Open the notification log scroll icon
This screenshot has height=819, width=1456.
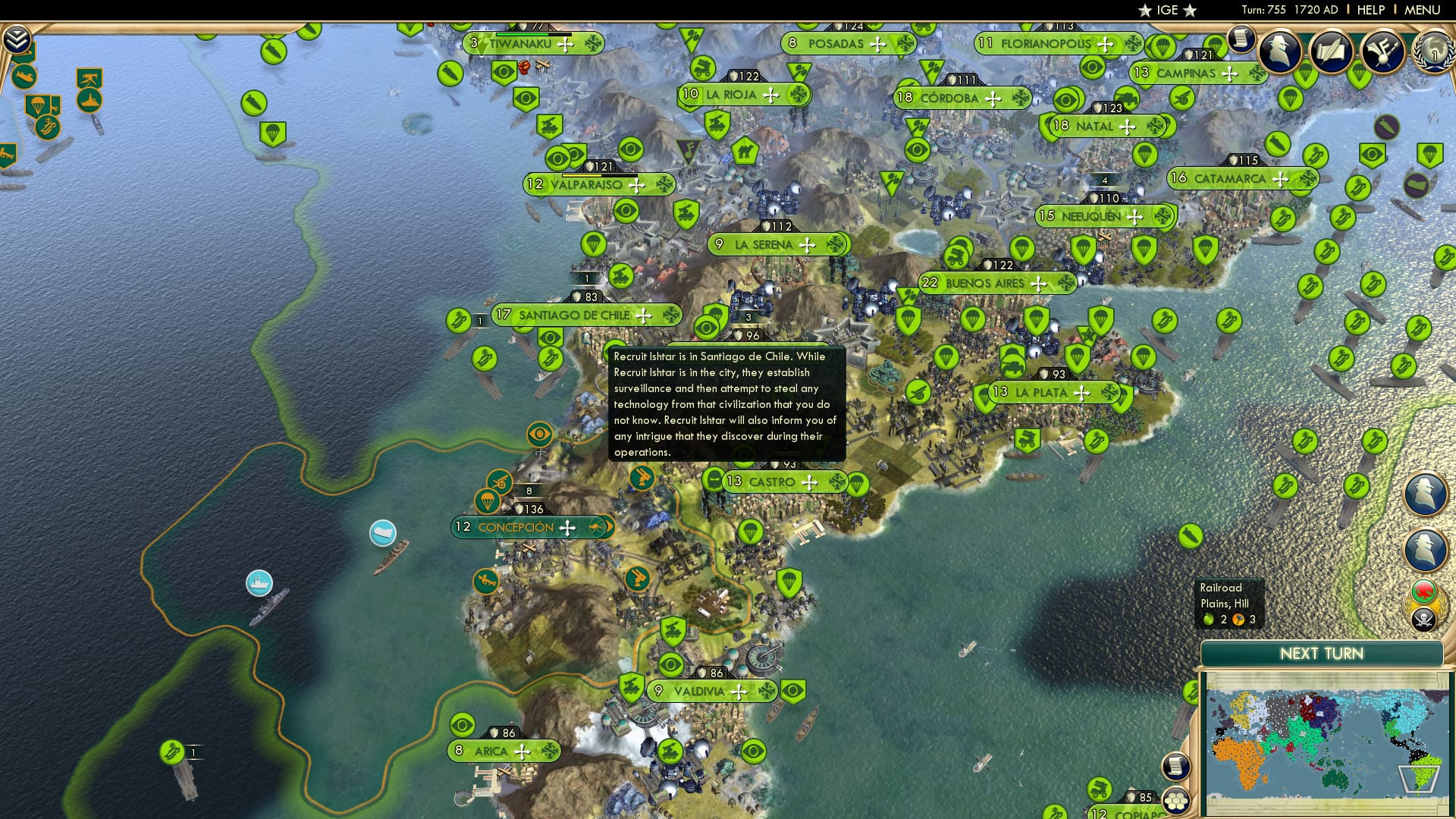(x=1241, y=39)
